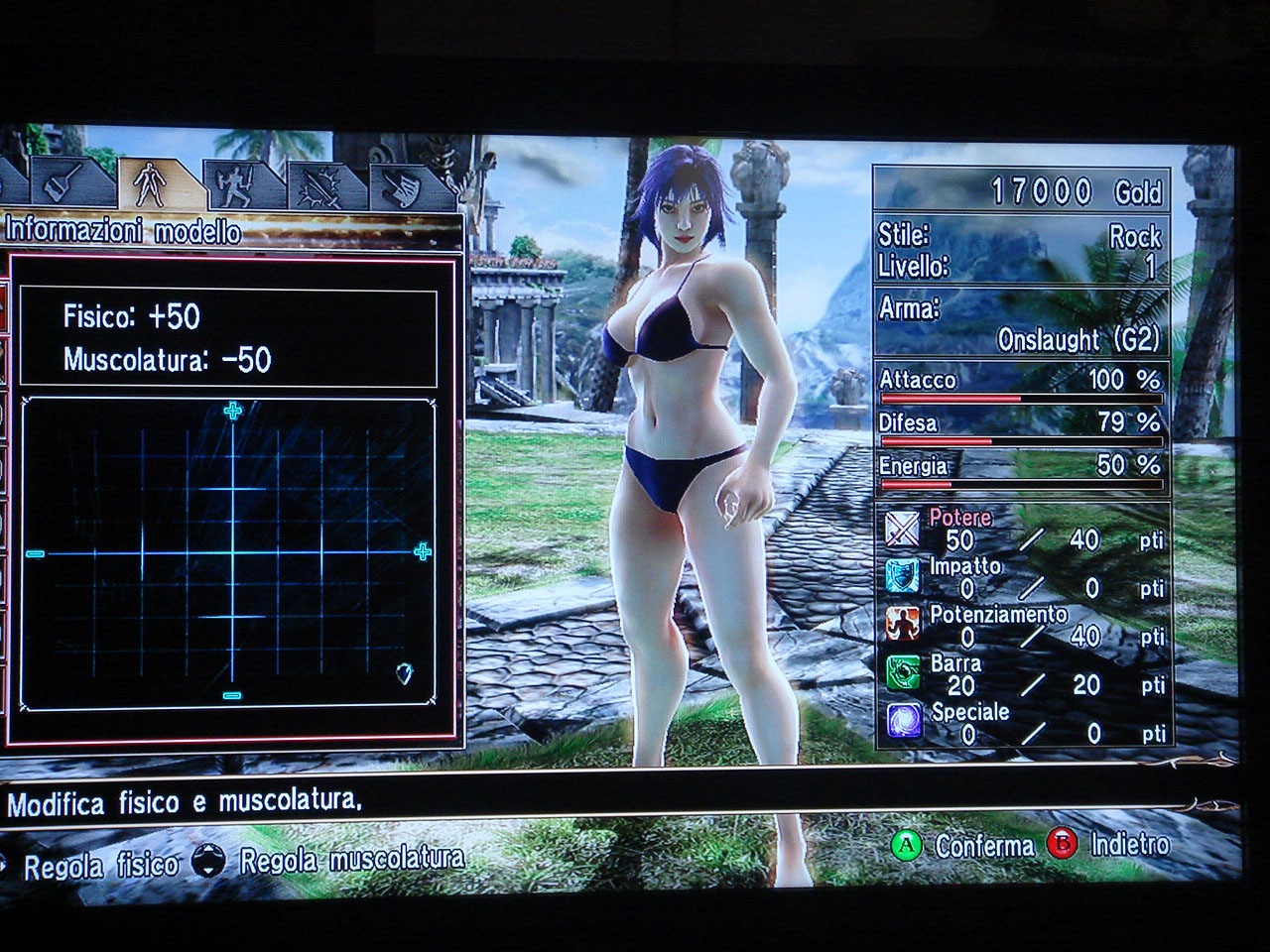
Task: Open the winged boot tab
Action: (403, 188)
